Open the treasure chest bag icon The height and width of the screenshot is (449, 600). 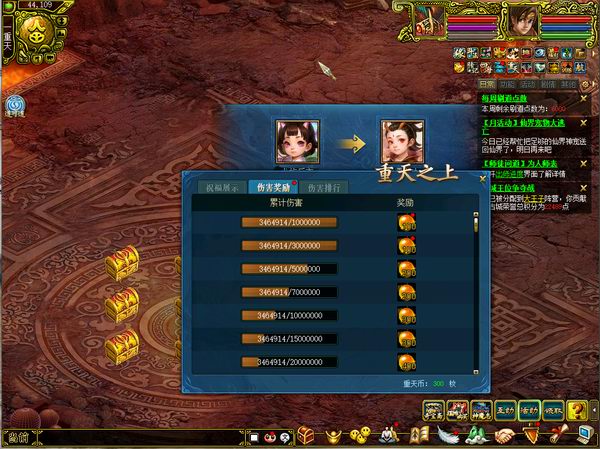pos(307,435)
